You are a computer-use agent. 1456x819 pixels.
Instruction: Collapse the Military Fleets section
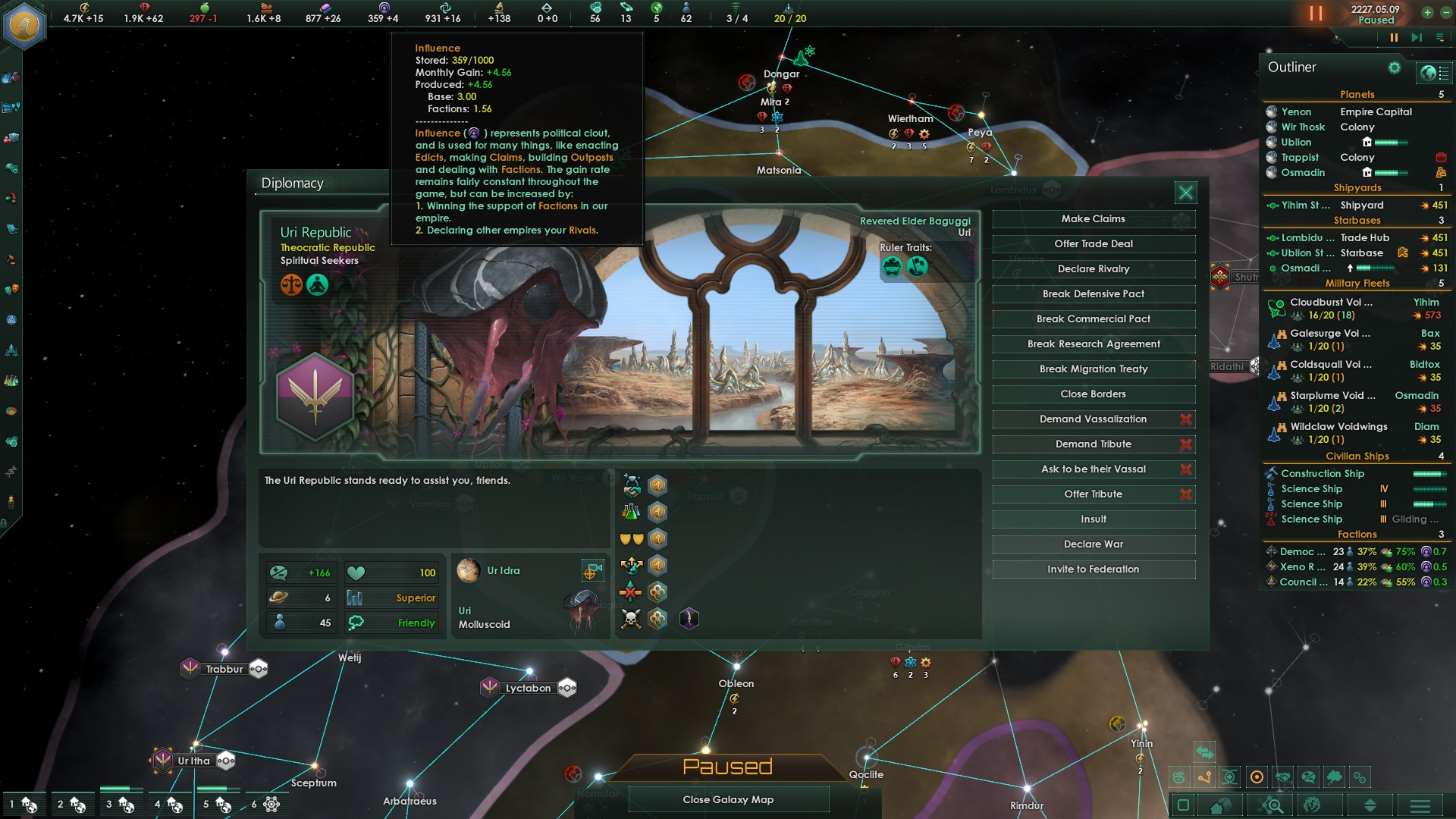tap(1357, 283)
